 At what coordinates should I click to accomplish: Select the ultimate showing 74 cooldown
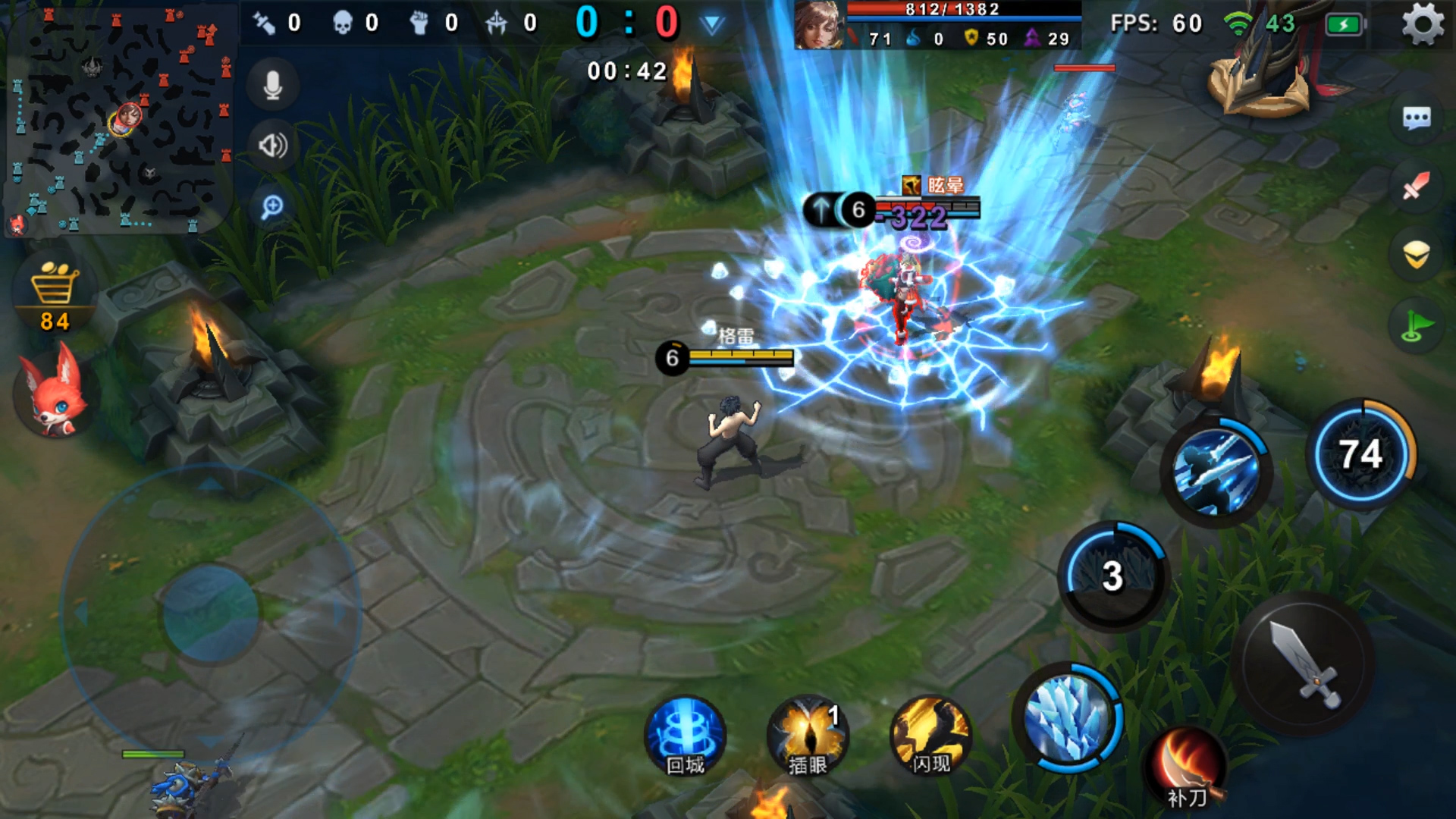click(x=1361, y=455)
